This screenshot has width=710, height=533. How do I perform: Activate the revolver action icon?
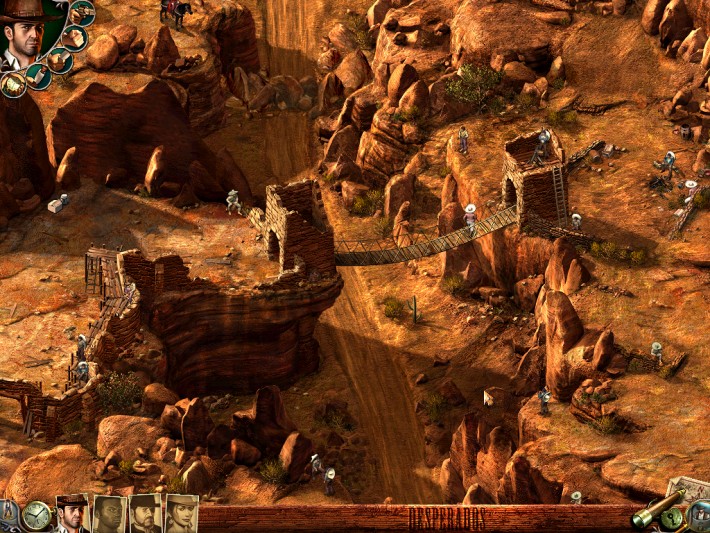point(81,13)
